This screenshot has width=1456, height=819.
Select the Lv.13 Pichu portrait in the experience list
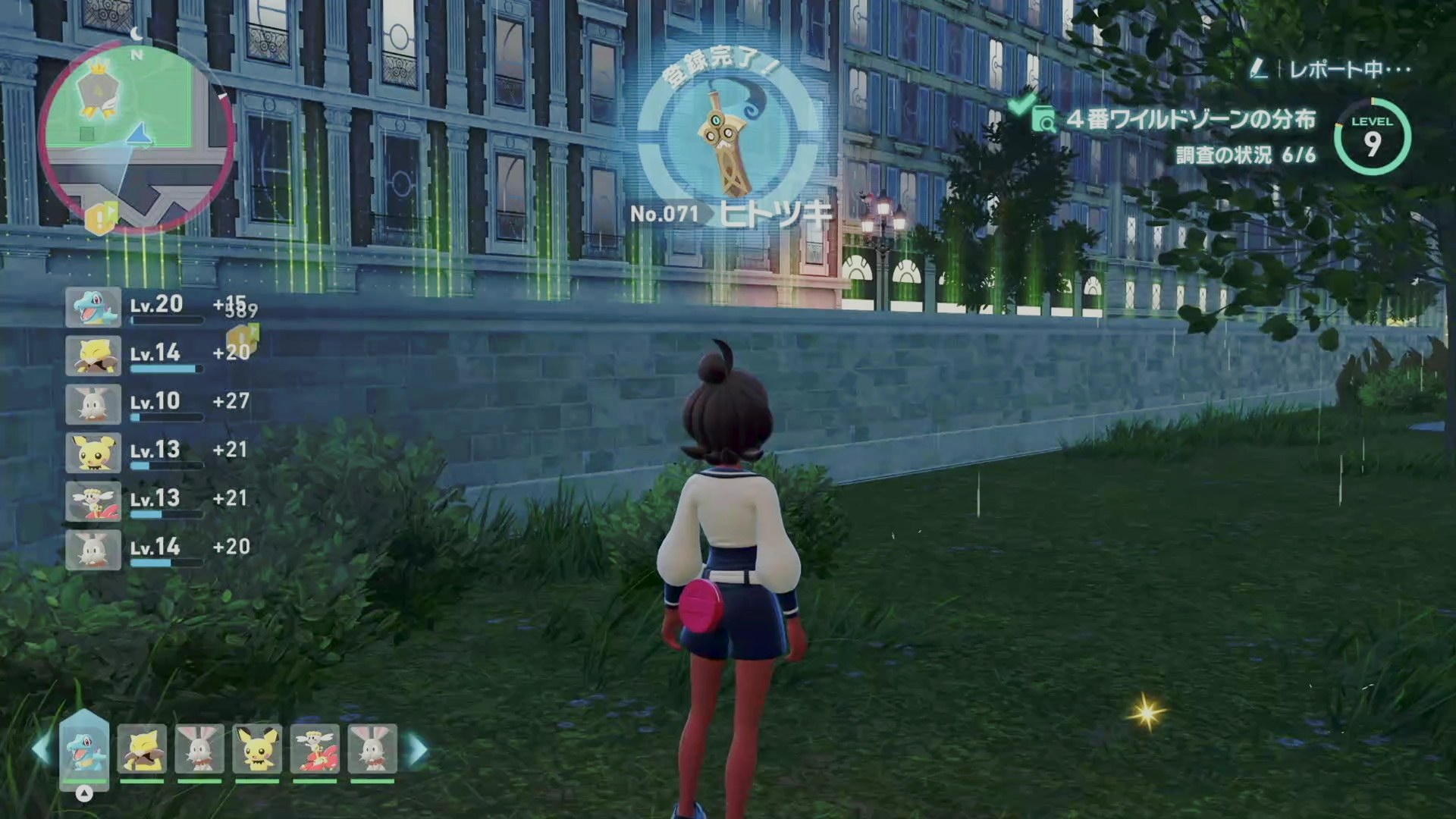[93, 453]
